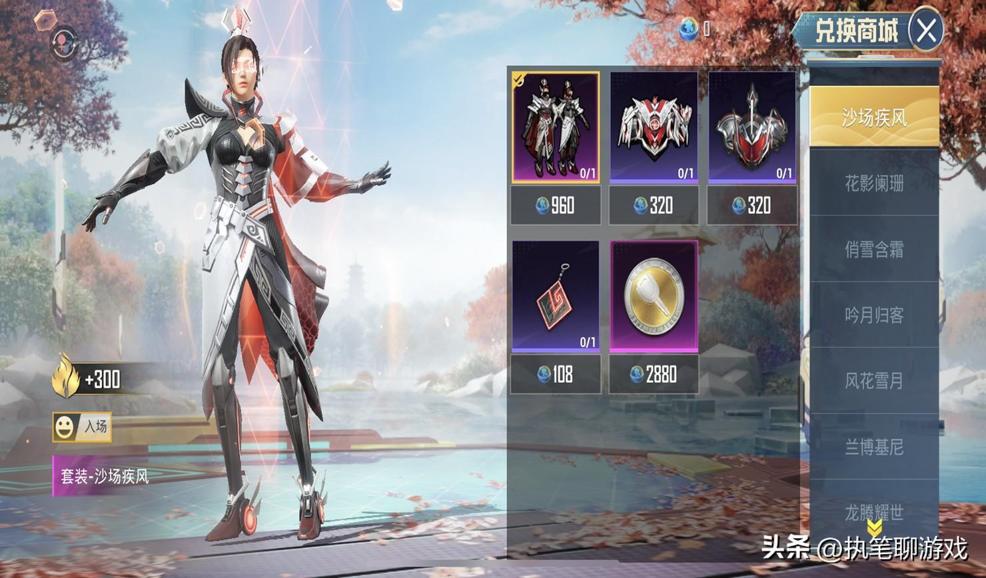
Task: Open the 兰博基尼 category tab
Action: pyautogui.click(x=873, y=447)
